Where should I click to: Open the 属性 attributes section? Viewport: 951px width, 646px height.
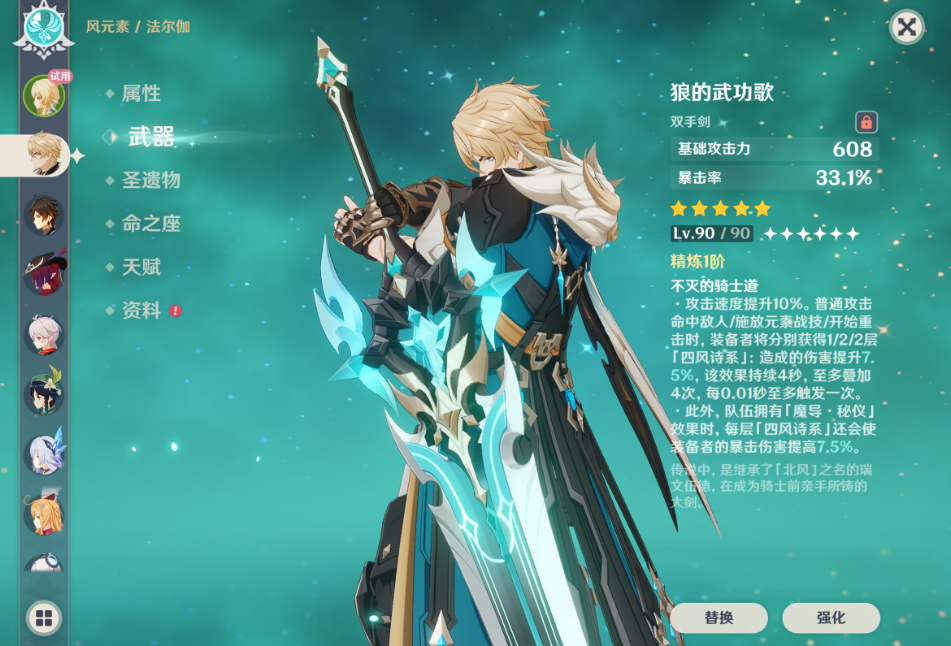tap(141, 94)
